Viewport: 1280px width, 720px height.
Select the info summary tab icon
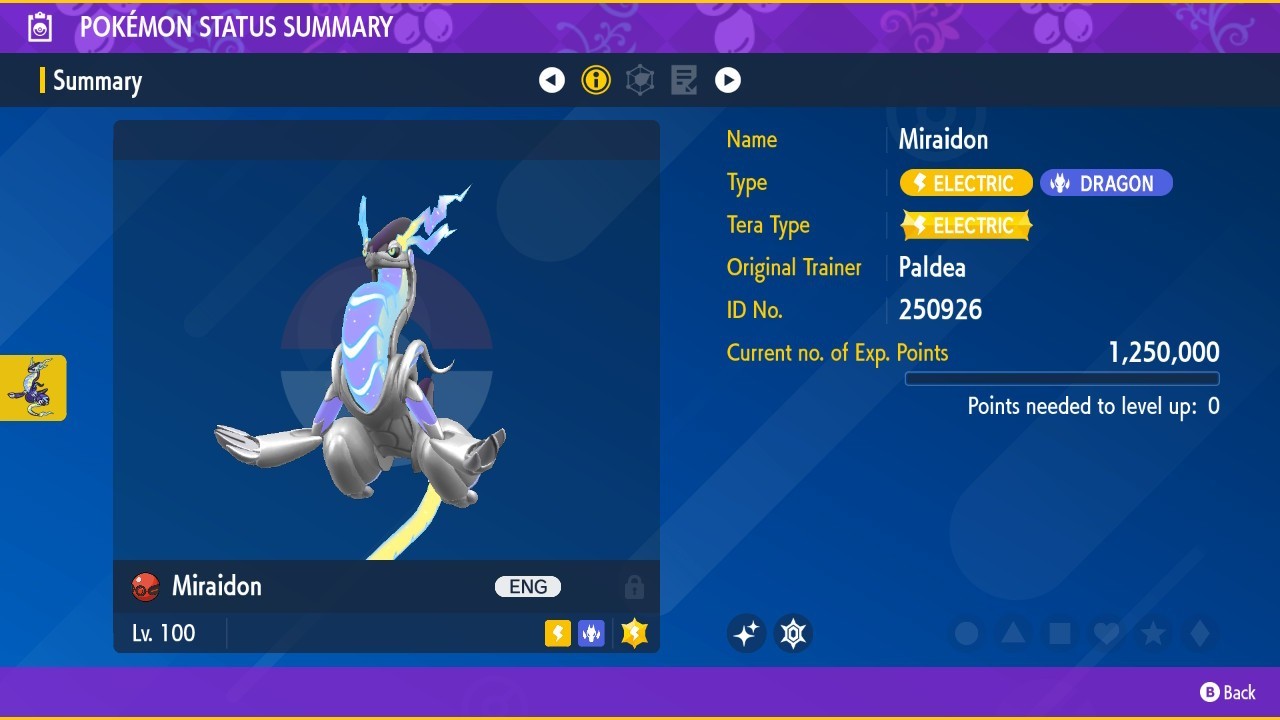596,80
